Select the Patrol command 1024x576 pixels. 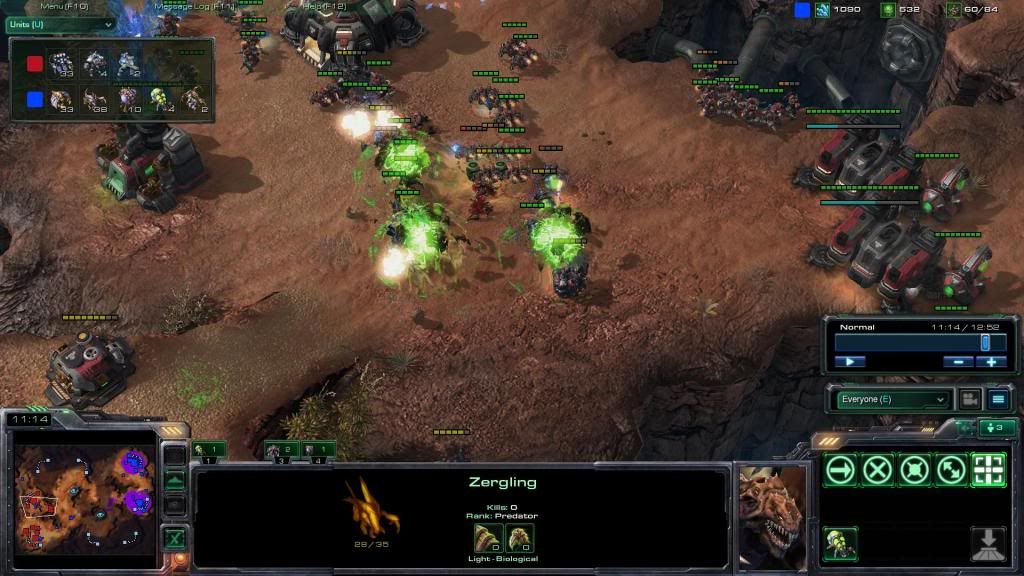pyautogui.click(x=951, y=470)
